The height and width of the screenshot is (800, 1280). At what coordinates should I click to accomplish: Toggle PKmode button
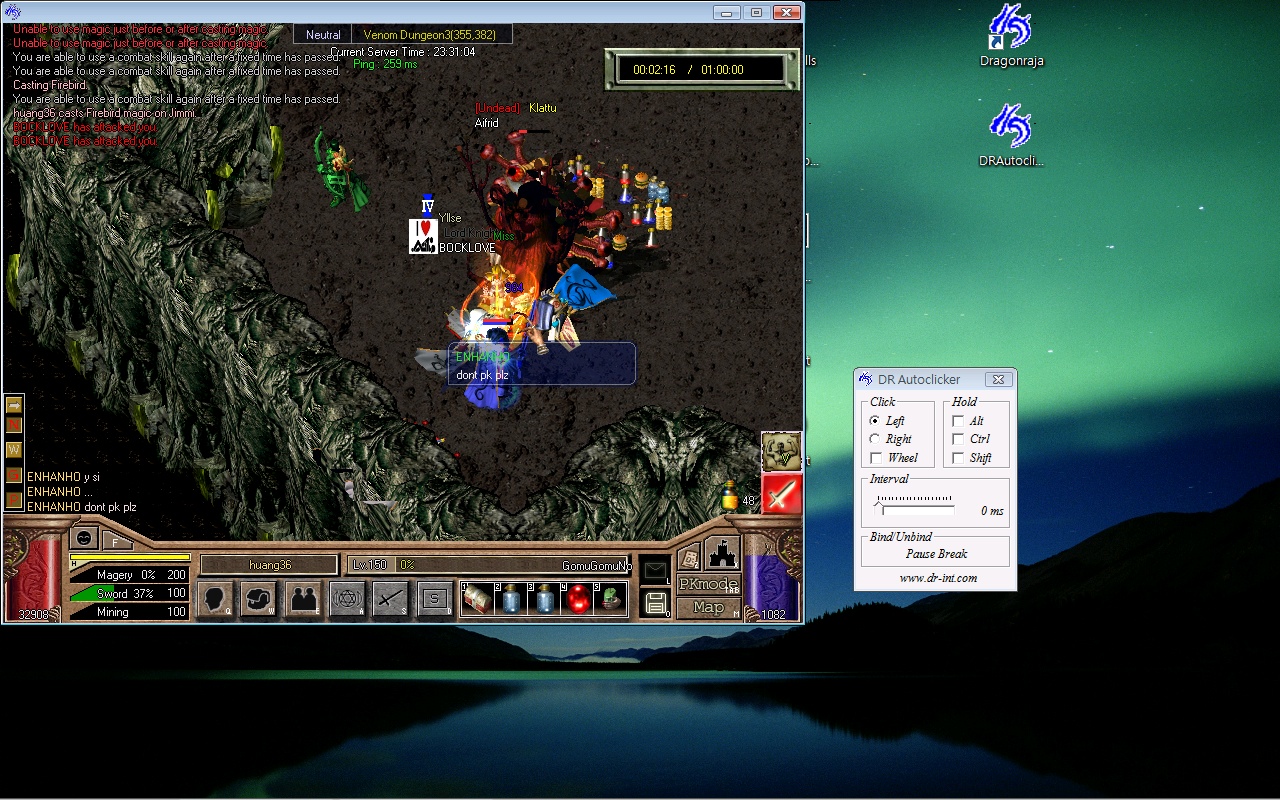[708, 584]
